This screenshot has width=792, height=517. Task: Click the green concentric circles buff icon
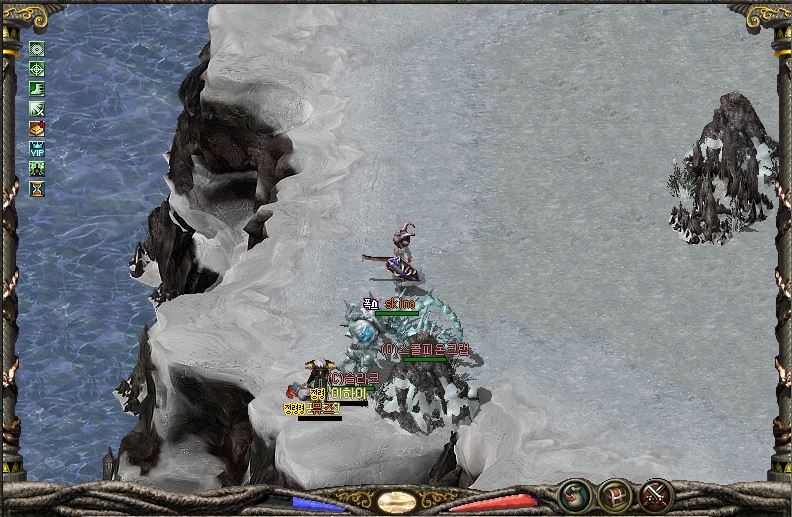[x=37, y=49]
